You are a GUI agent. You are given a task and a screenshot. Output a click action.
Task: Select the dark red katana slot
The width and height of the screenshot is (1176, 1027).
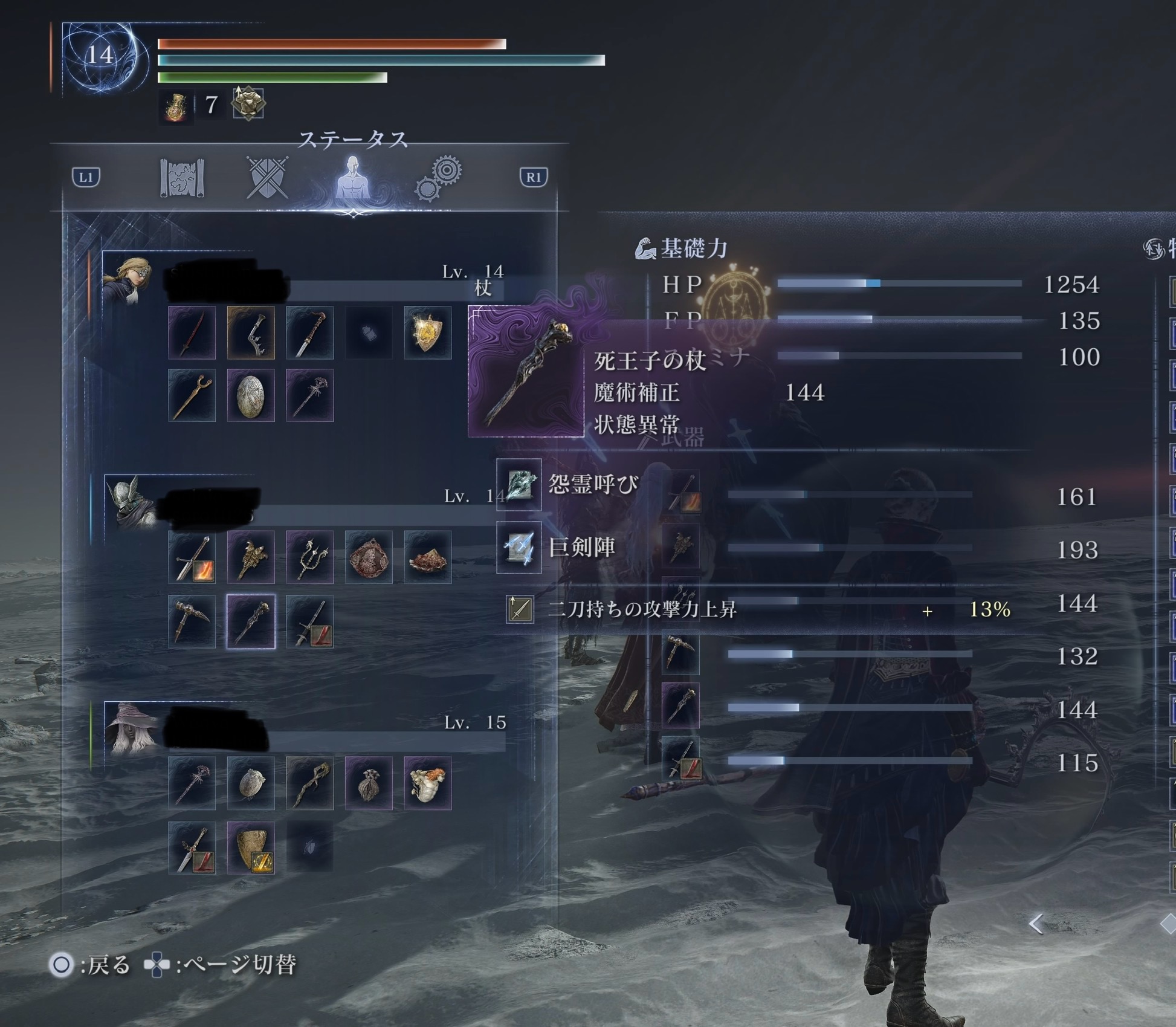point(192,333)
